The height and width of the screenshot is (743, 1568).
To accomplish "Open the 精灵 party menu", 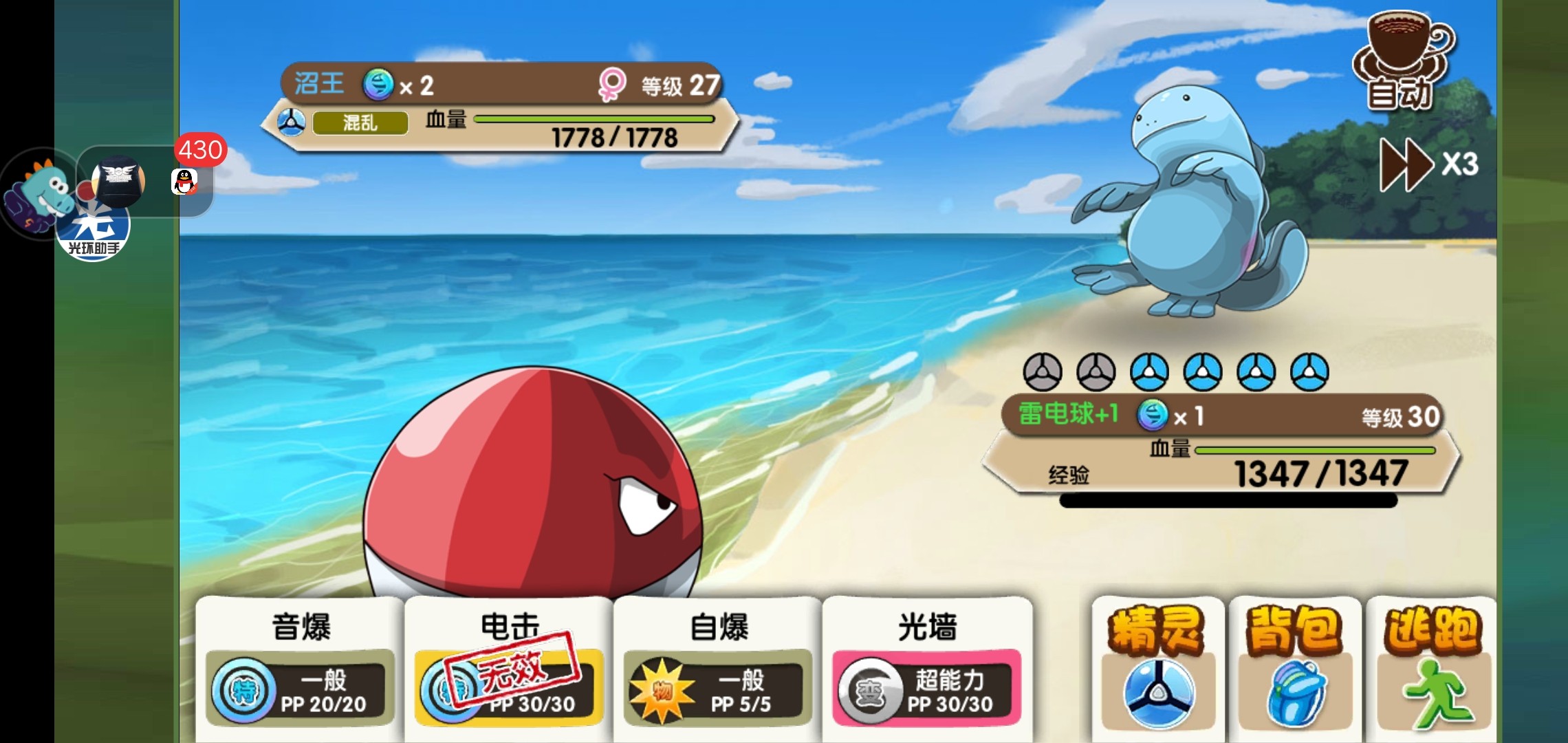I will coord(1158,667).
